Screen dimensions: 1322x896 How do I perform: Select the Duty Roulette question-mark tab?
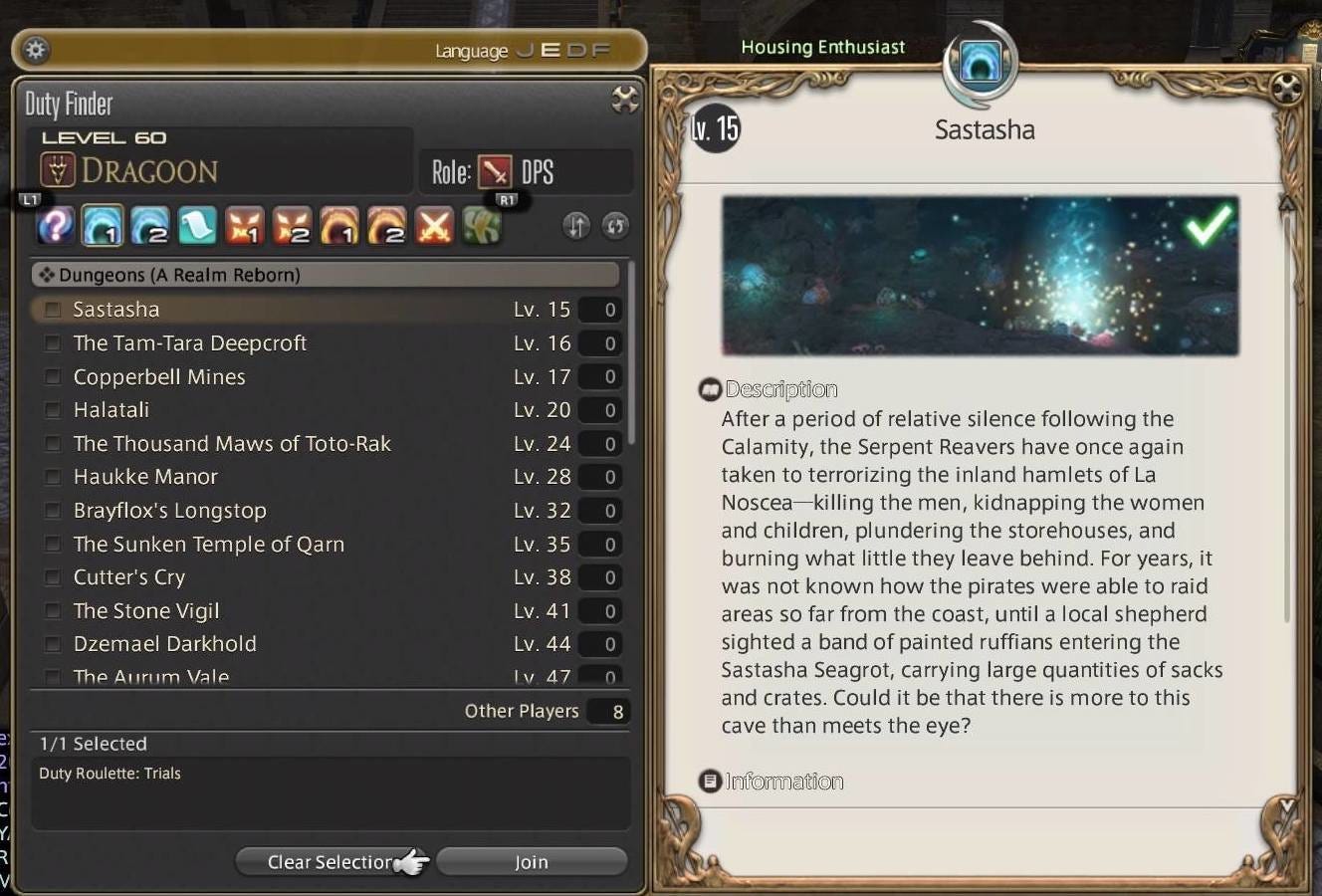pyautogui.click(x=56, y=226)
